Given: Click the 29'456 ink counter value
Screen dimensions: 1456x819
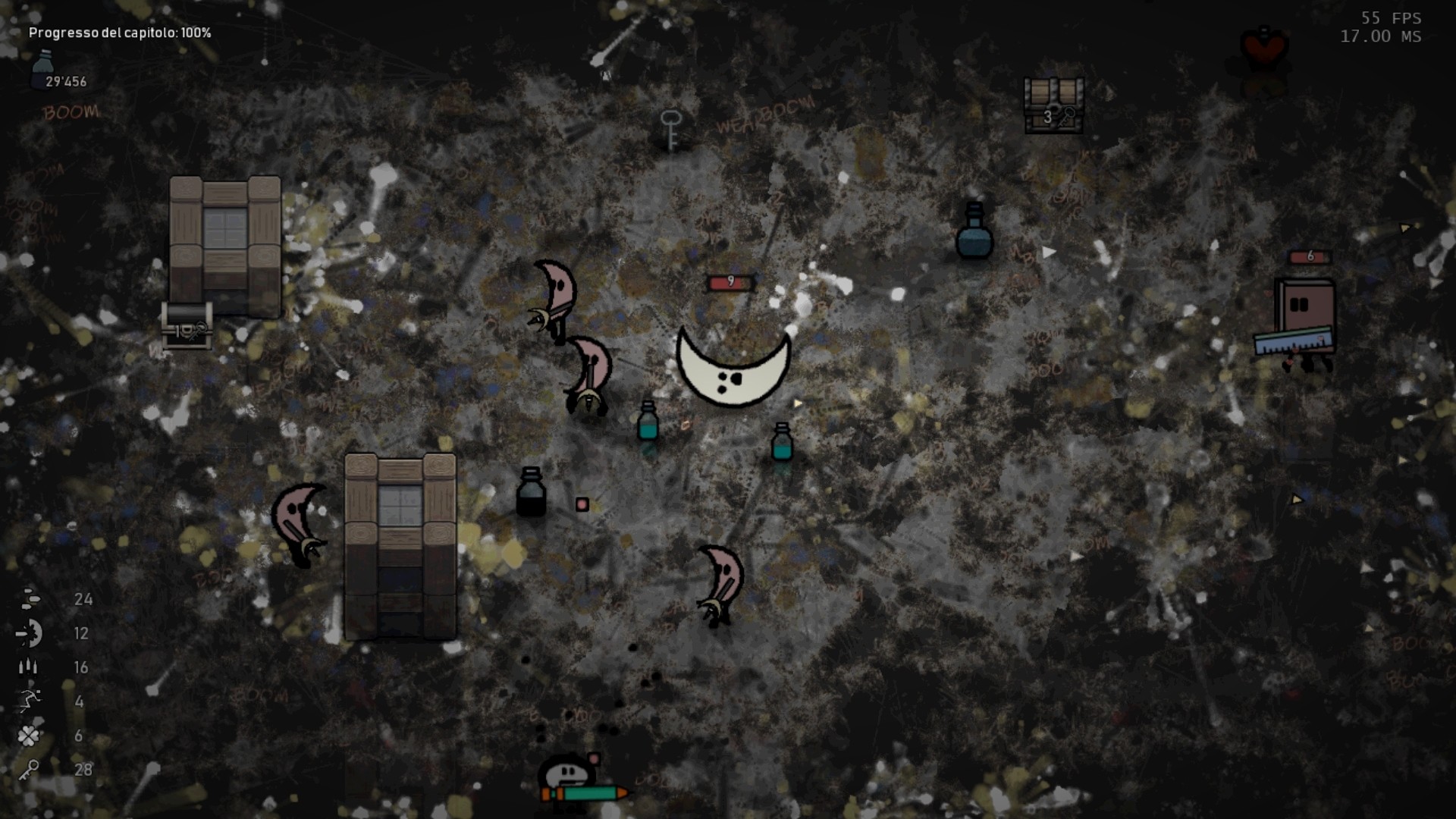Looking at the screenshot, I should (x=67, y=81).
